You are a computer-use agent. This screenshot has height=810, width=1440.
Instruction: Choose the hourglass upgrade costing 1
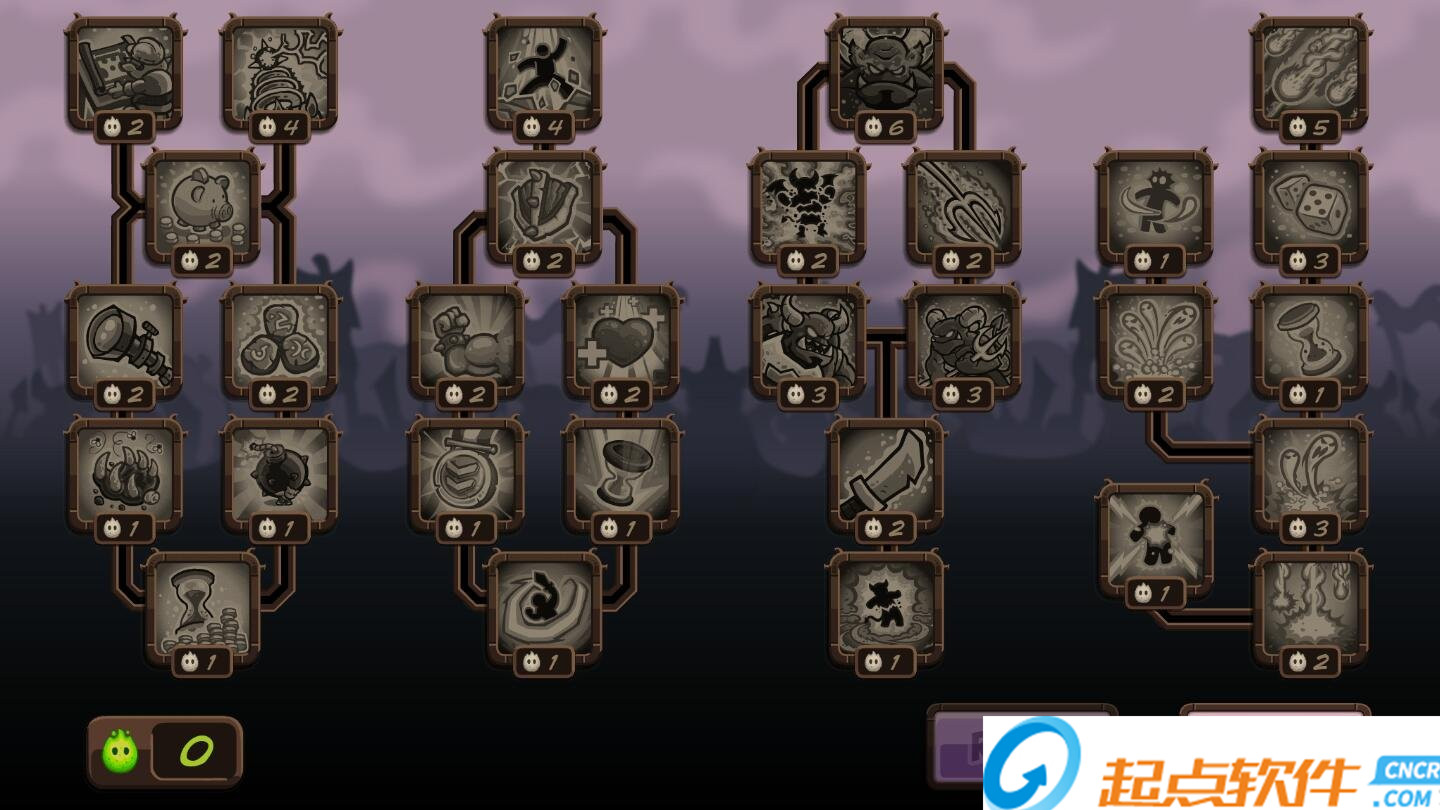point(1310,340)
